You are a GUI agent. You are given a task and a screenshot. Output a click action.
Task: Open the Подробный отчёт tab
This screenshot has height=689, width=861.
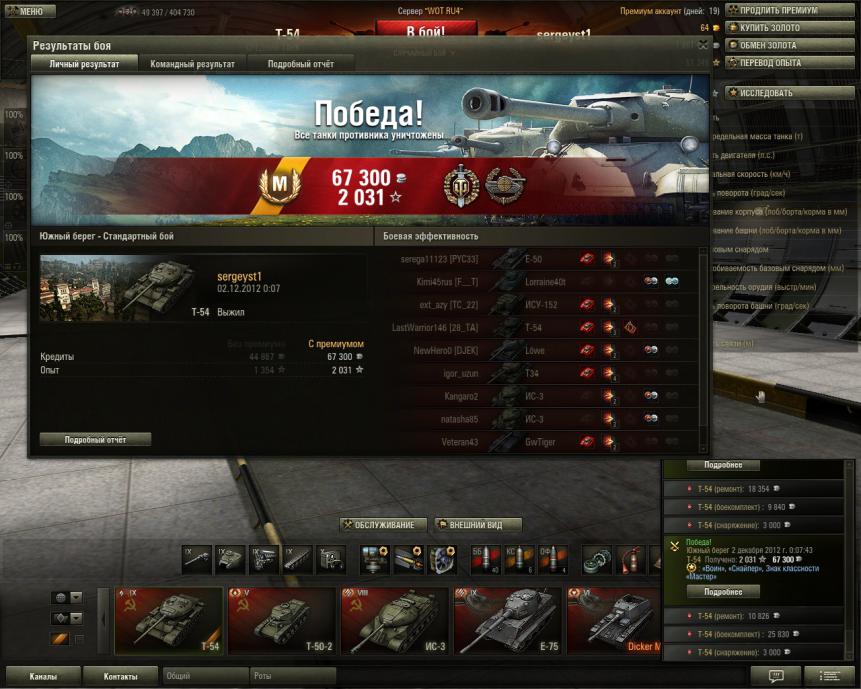click(300, 64)
